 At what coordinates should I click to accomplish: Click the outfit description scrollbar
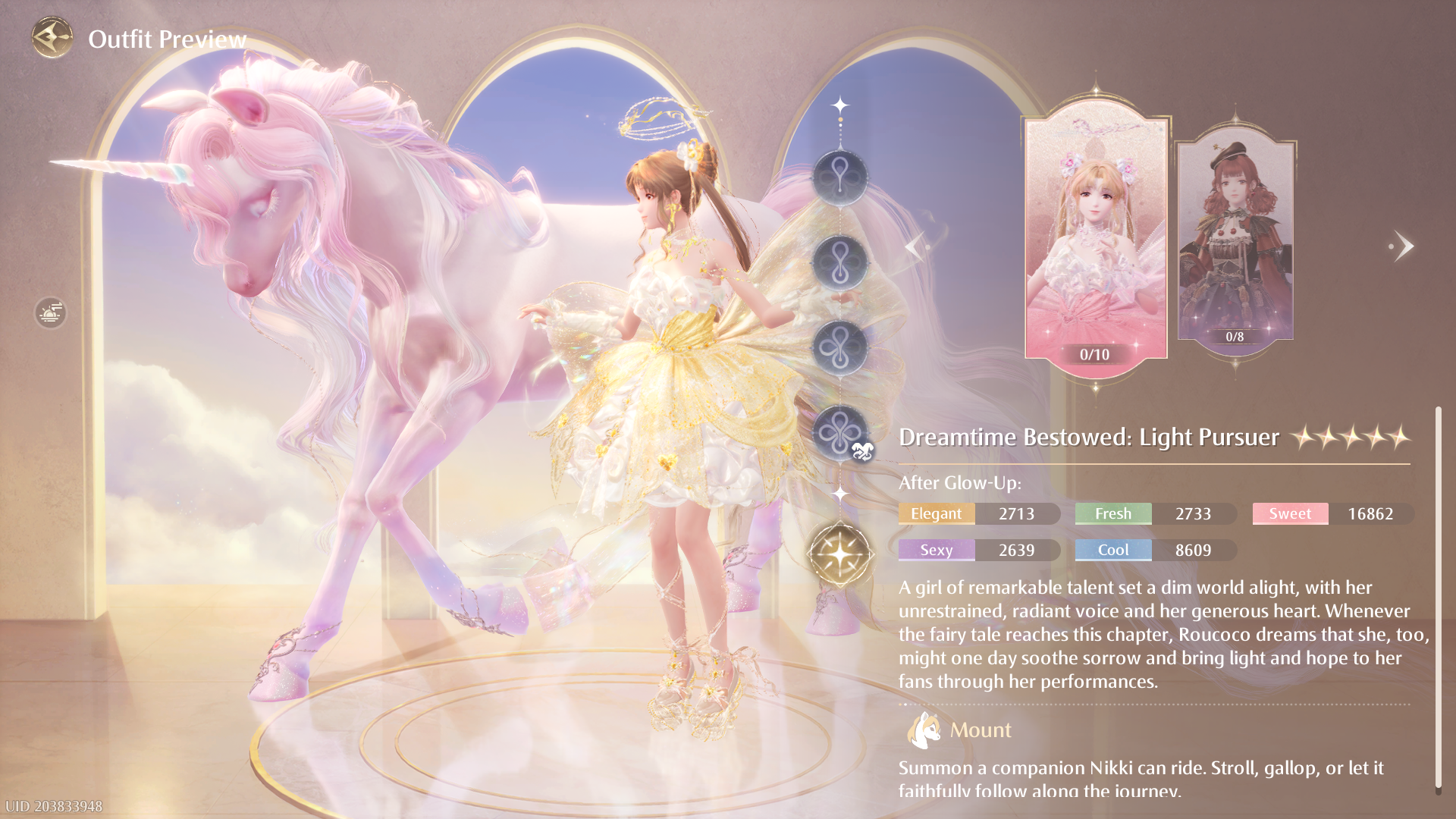(x=1437, y=599)
